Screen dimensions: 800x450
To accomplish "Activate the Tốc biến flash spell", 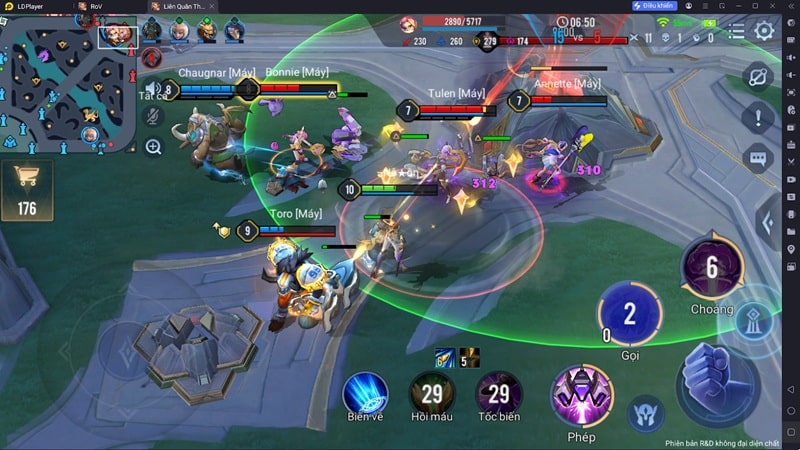I will coord(498,393).
